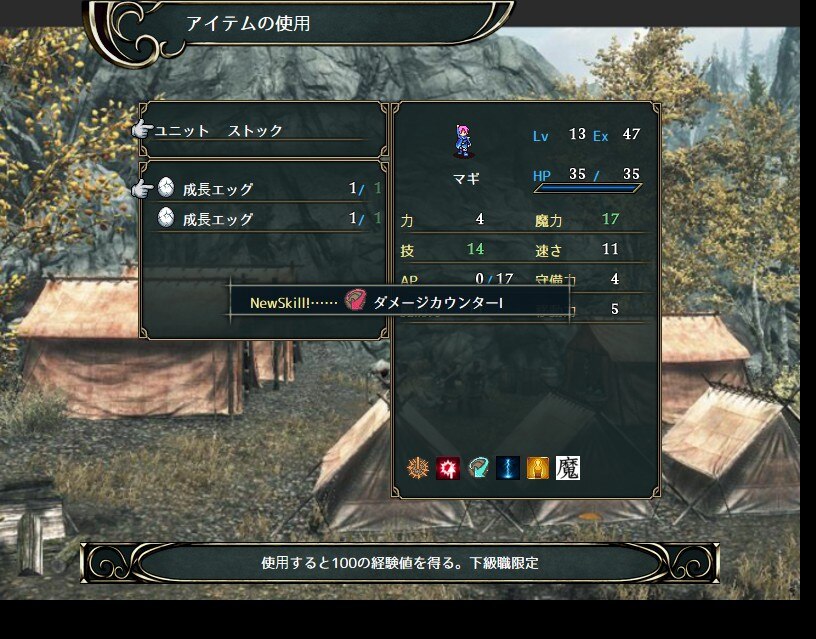Image resolution: width=816 pixels, height=639 pixels.
Task: Choose the teal curved arrow skill icon
Action: (x=478, y=468)
